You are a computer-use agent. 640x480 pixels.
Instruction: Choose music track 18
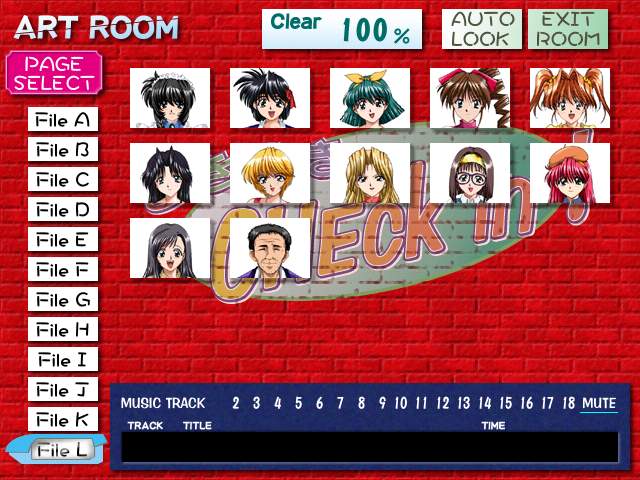[x=568, y=403]
